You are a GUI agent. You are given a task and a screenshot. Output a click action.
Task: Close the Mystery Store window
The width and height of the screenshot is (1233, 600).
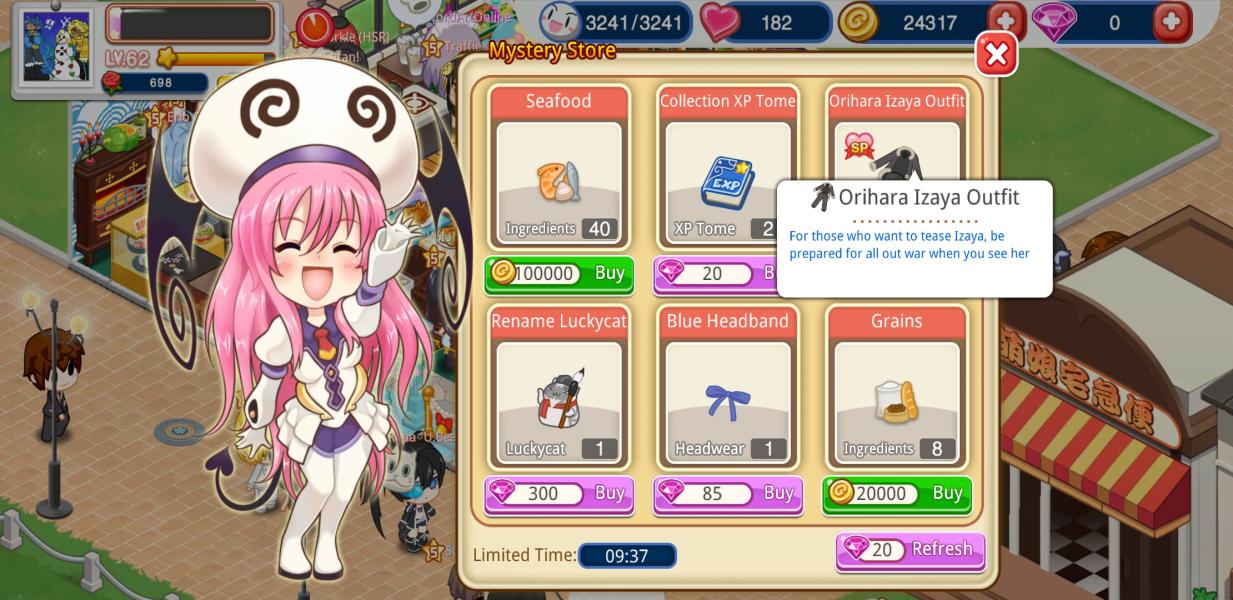[996, 54]
